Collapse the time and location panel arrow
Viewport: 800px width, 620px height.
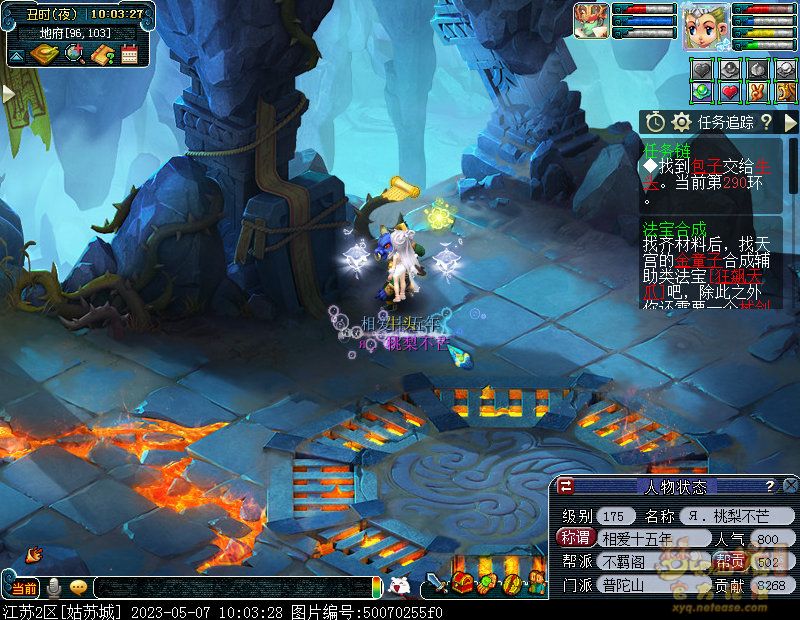17,56
